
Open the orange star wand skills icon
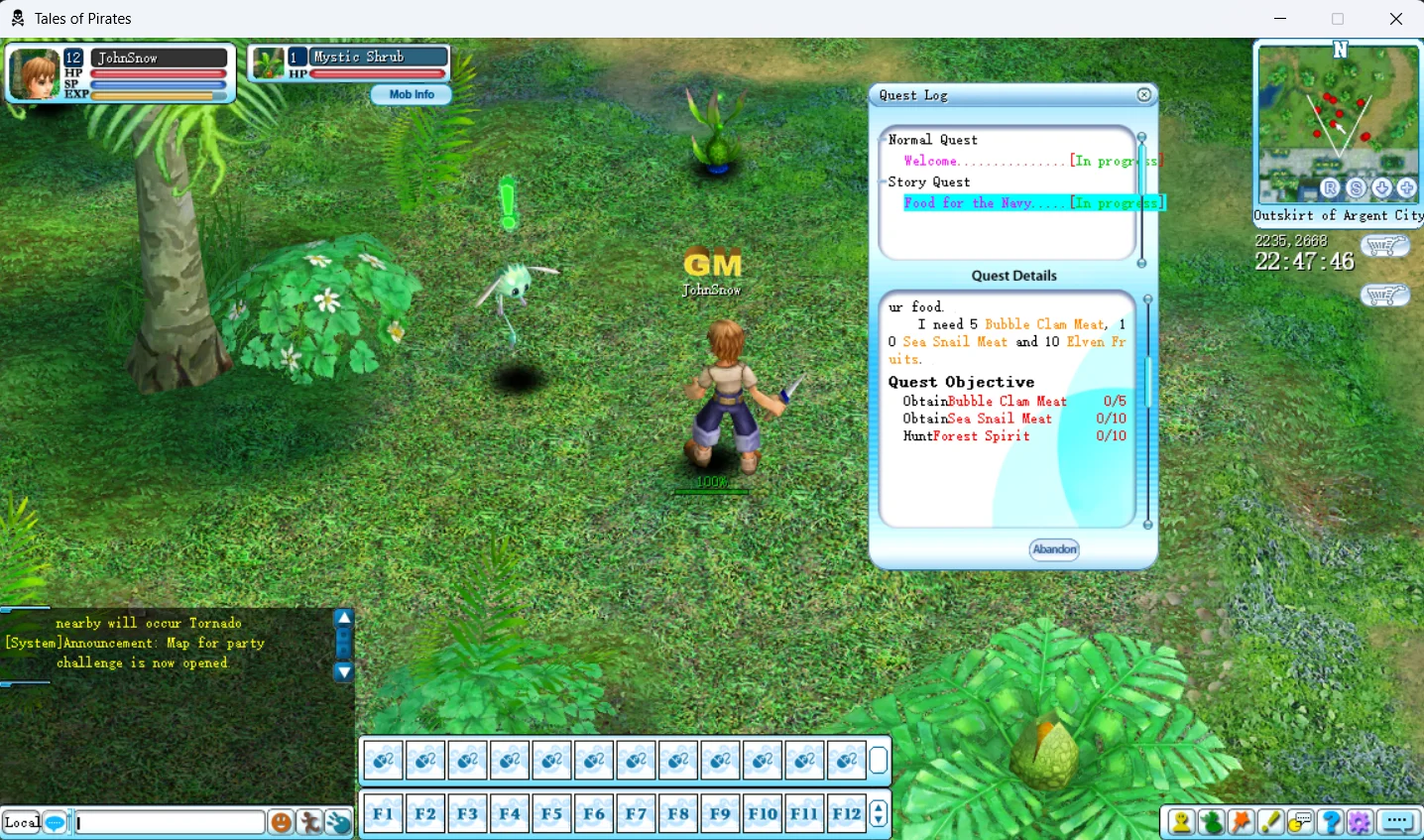pos(1242,822)
